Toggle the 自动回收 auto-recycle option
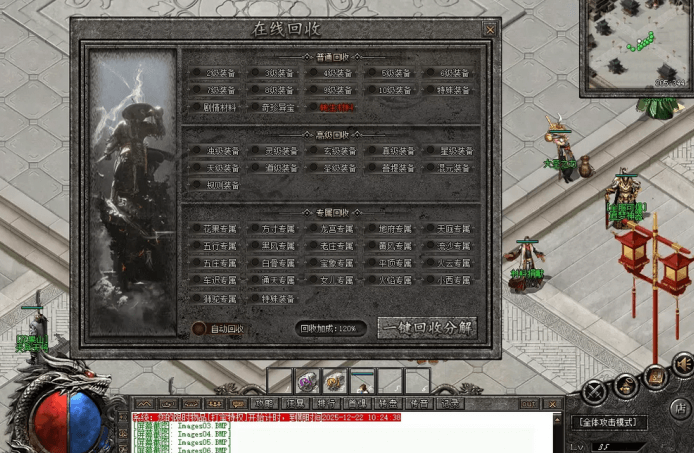 coord(198,328)
